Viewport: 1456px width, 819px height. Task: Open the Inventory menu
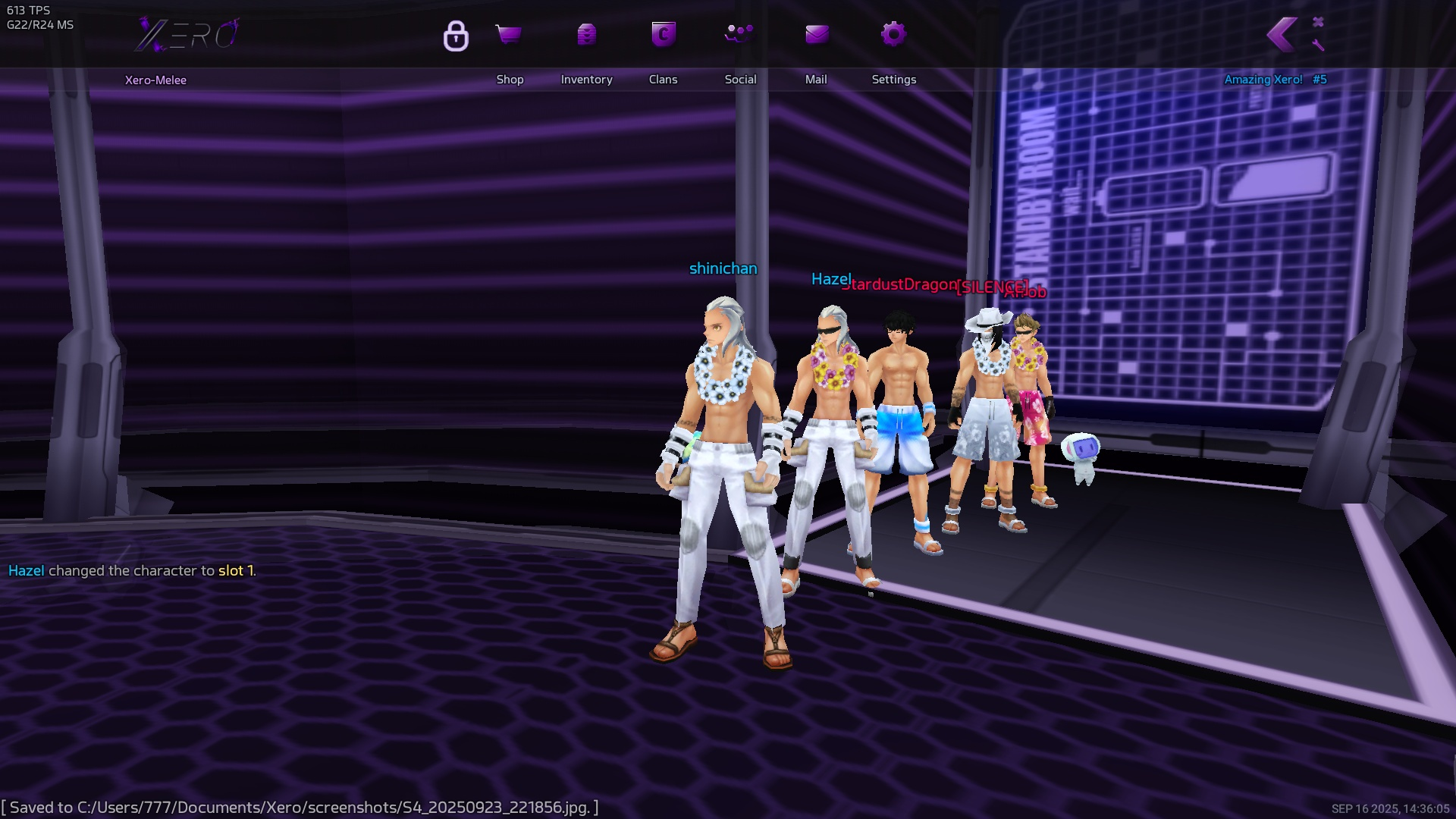click(586, 35)
